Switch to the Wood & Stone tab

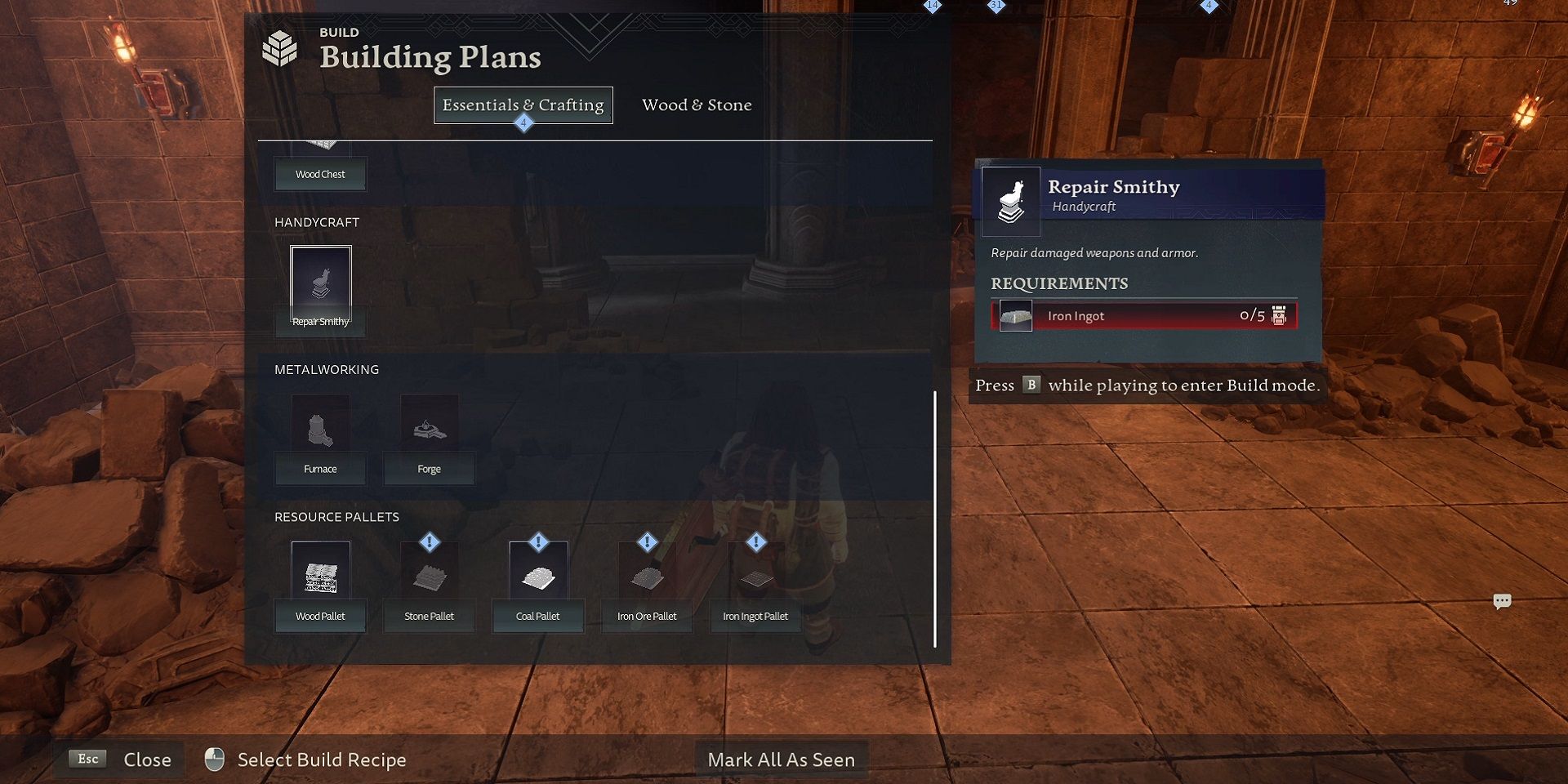pos(696,105)
